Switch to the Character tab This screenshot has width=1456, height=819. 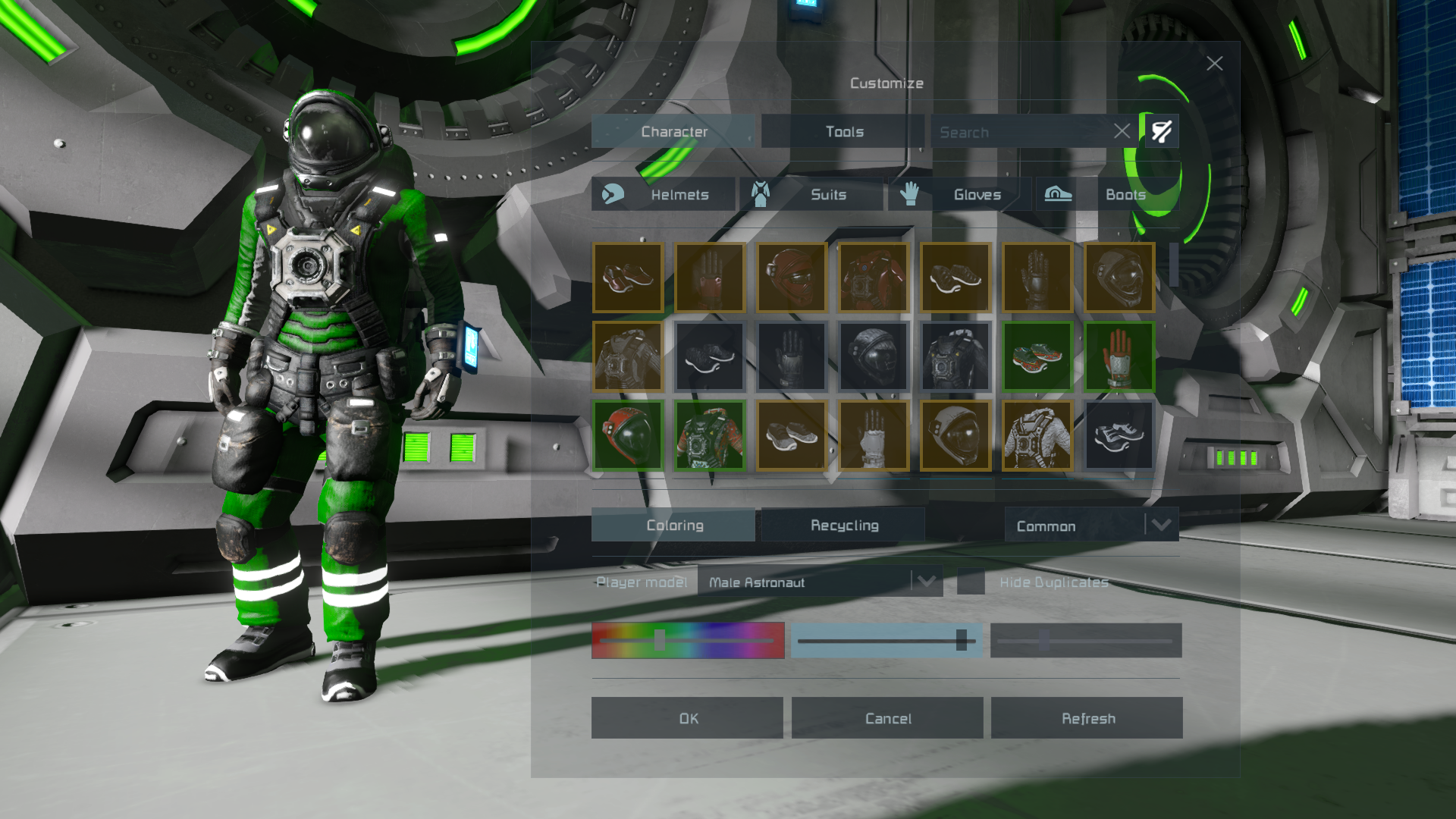pos(673,132)
